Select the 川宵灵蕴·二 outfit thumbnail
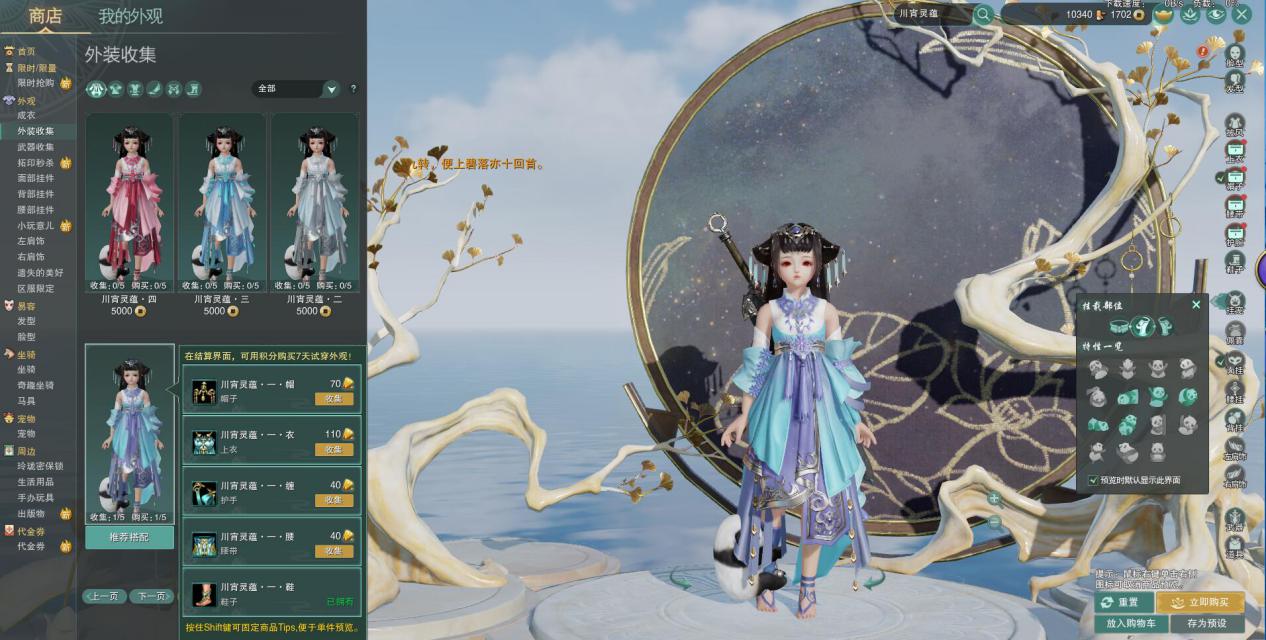Screen dimensions: 1266x640 pos(314,205)
